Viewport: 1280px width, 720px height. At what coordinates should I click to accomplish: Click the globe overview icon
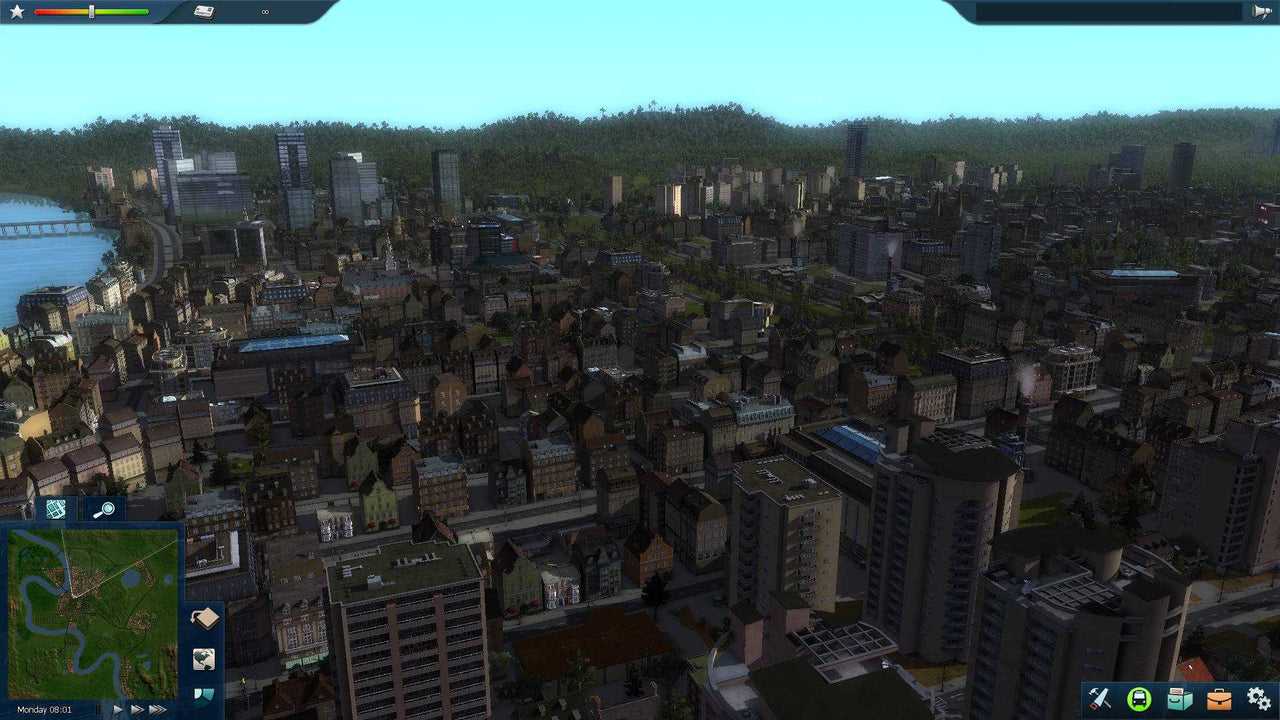pyautogui.click(x=204, y=657)
